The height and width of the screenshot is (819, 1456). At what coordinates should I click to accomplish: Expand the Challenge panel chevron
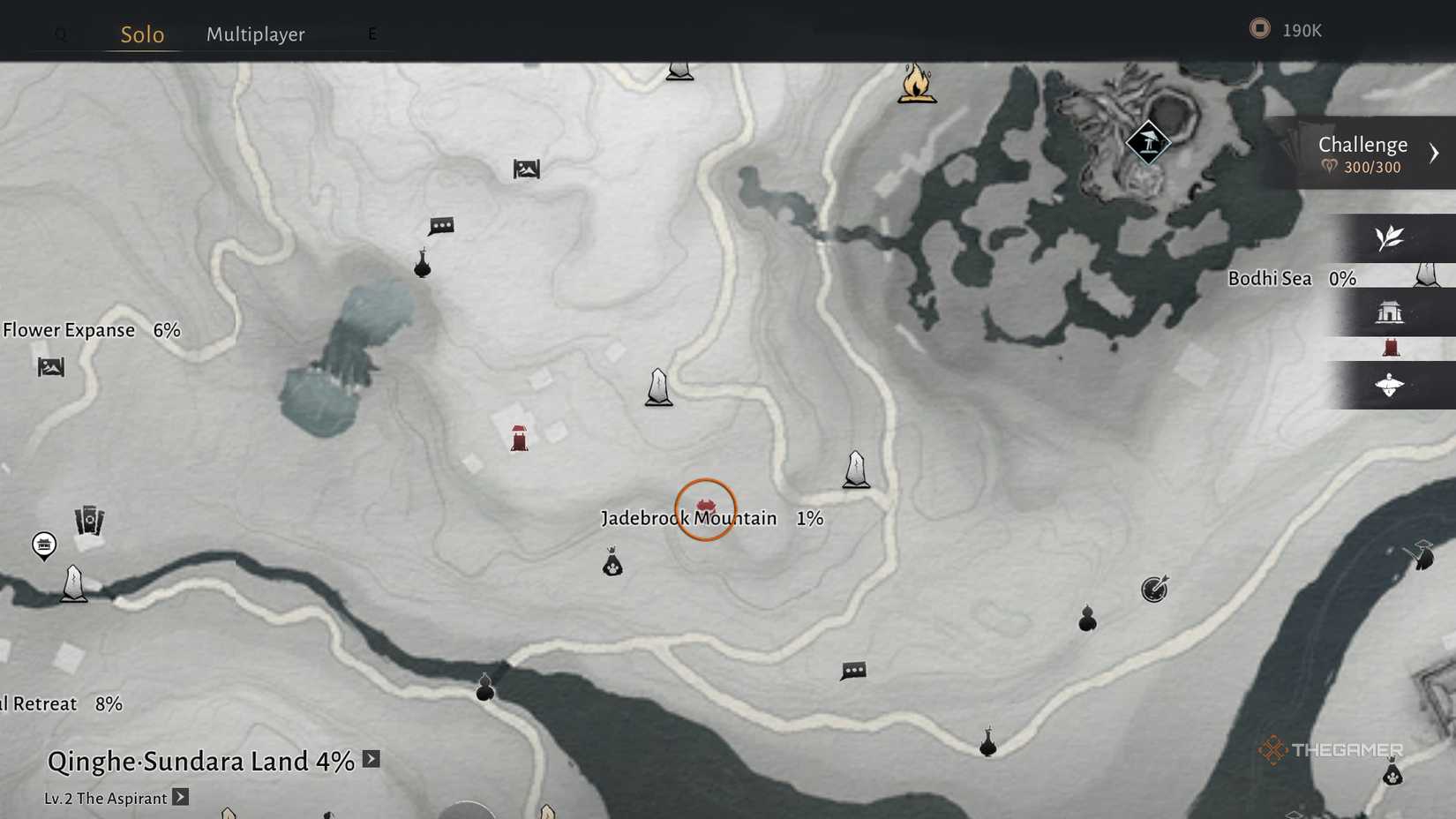[1433, 152]
